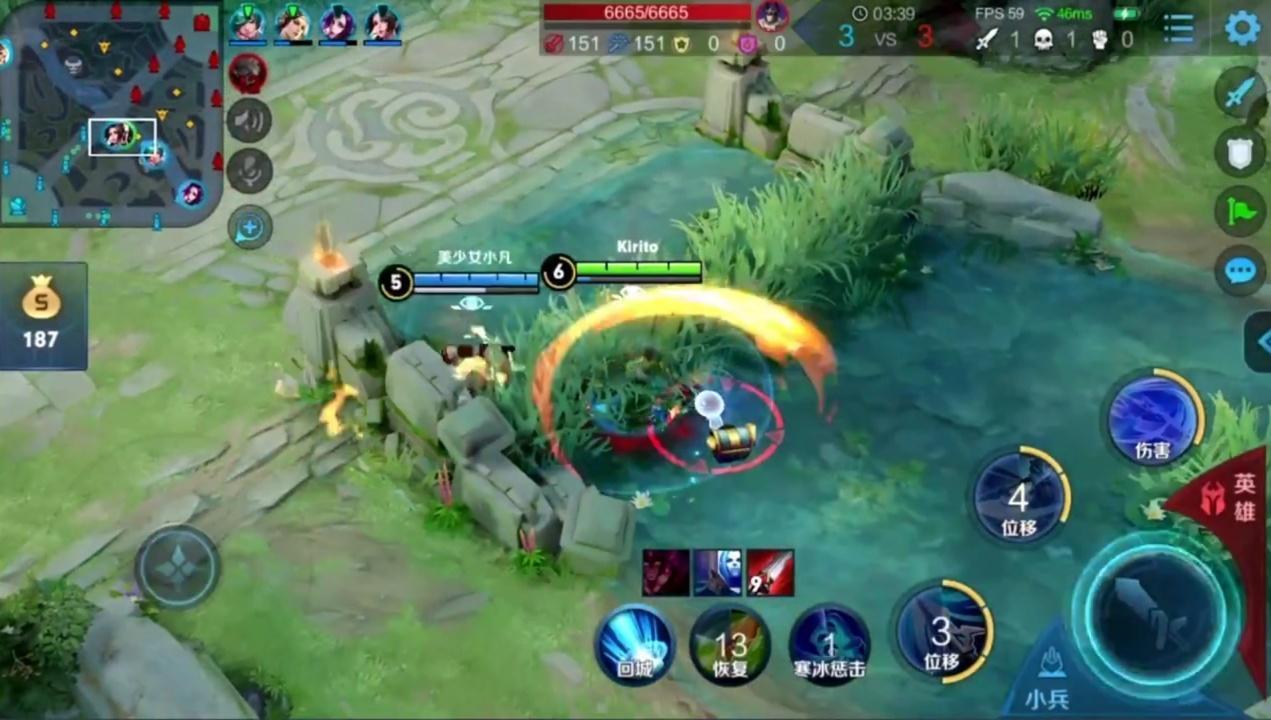Image resolution: width=1271 pixels, height=720 pixels.
Task: Activate the 伤害 damage skill
Action: pos(1154,418)
